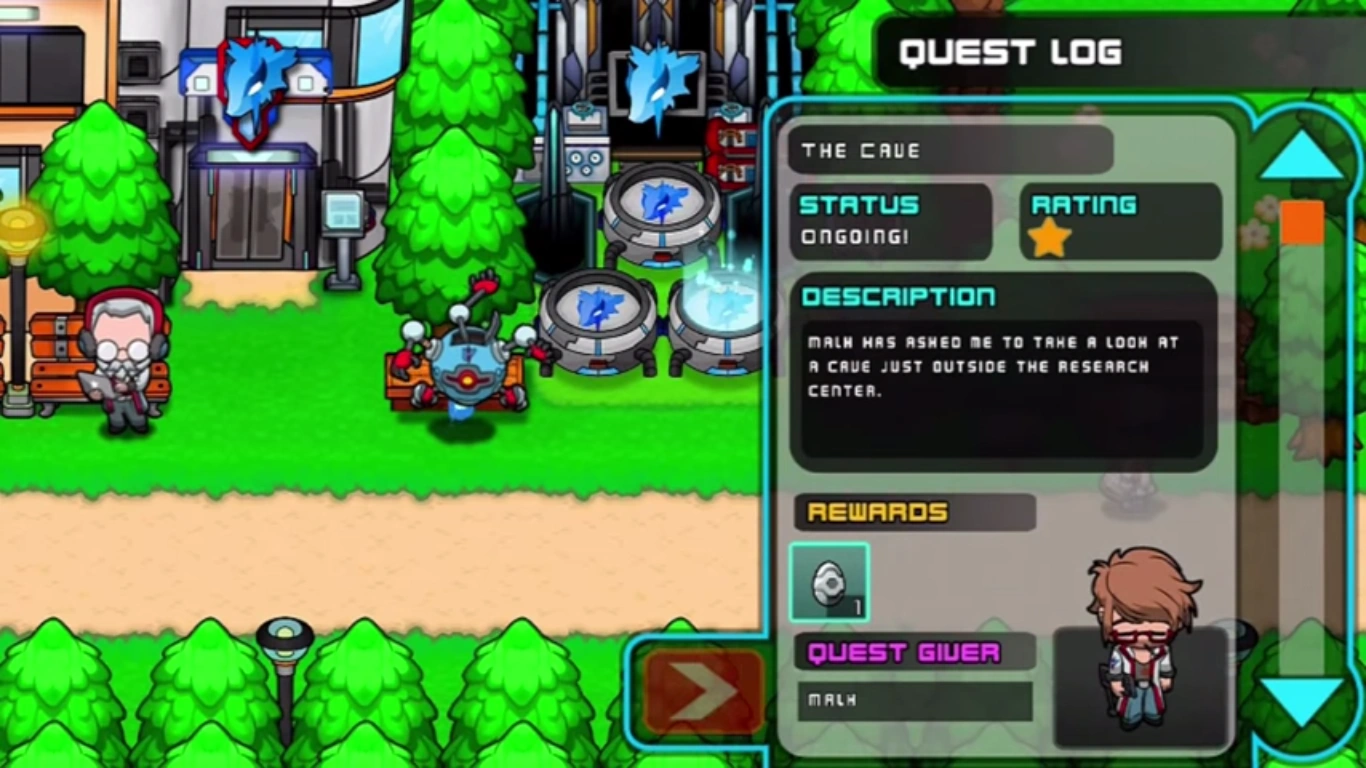The image size is (1366, 768).
Task: Select the egg reward icon
Action: pyautogui.click(x=830, y=582)
